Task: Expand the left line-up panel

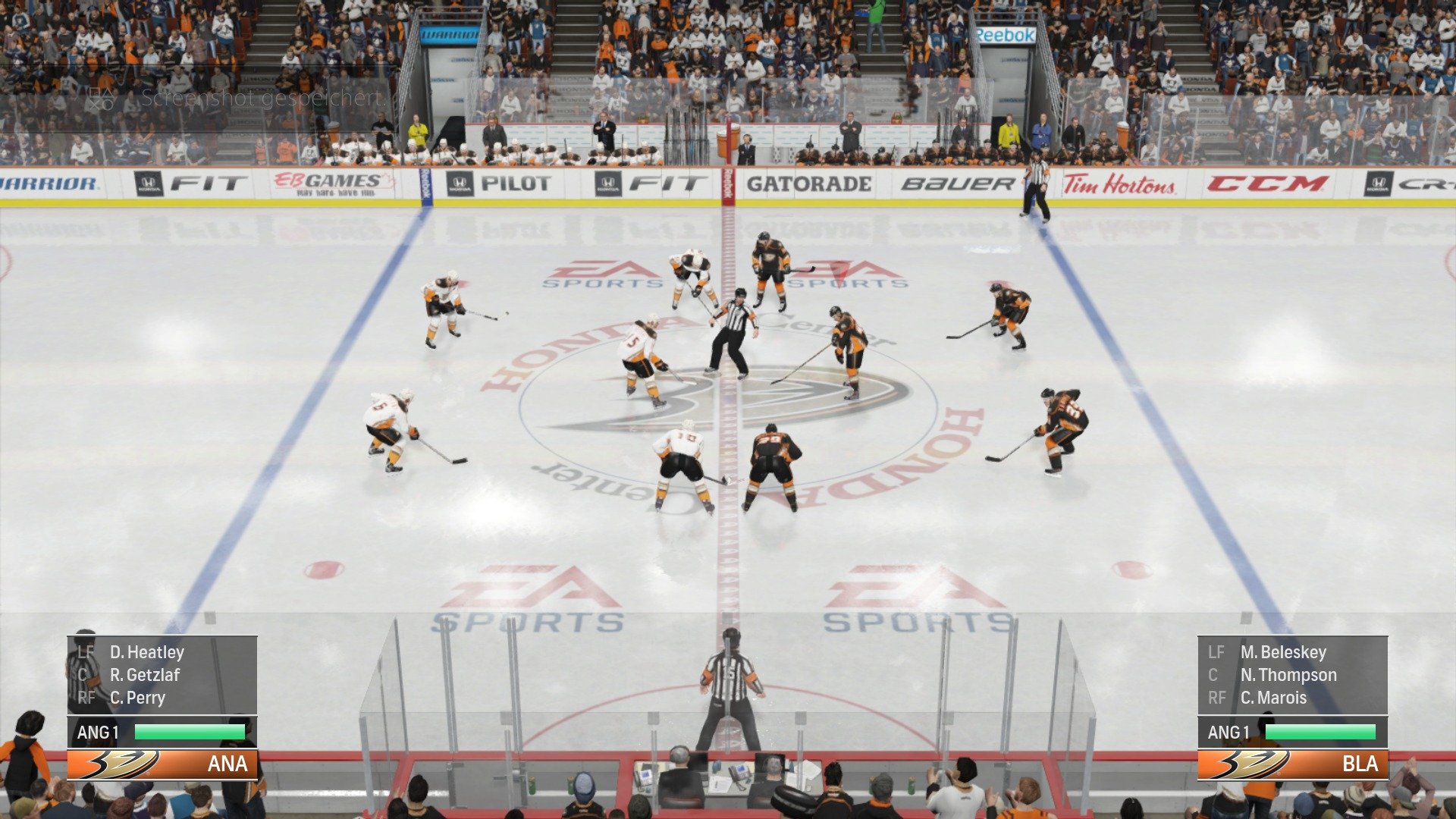Action: (x=163, y=675)
